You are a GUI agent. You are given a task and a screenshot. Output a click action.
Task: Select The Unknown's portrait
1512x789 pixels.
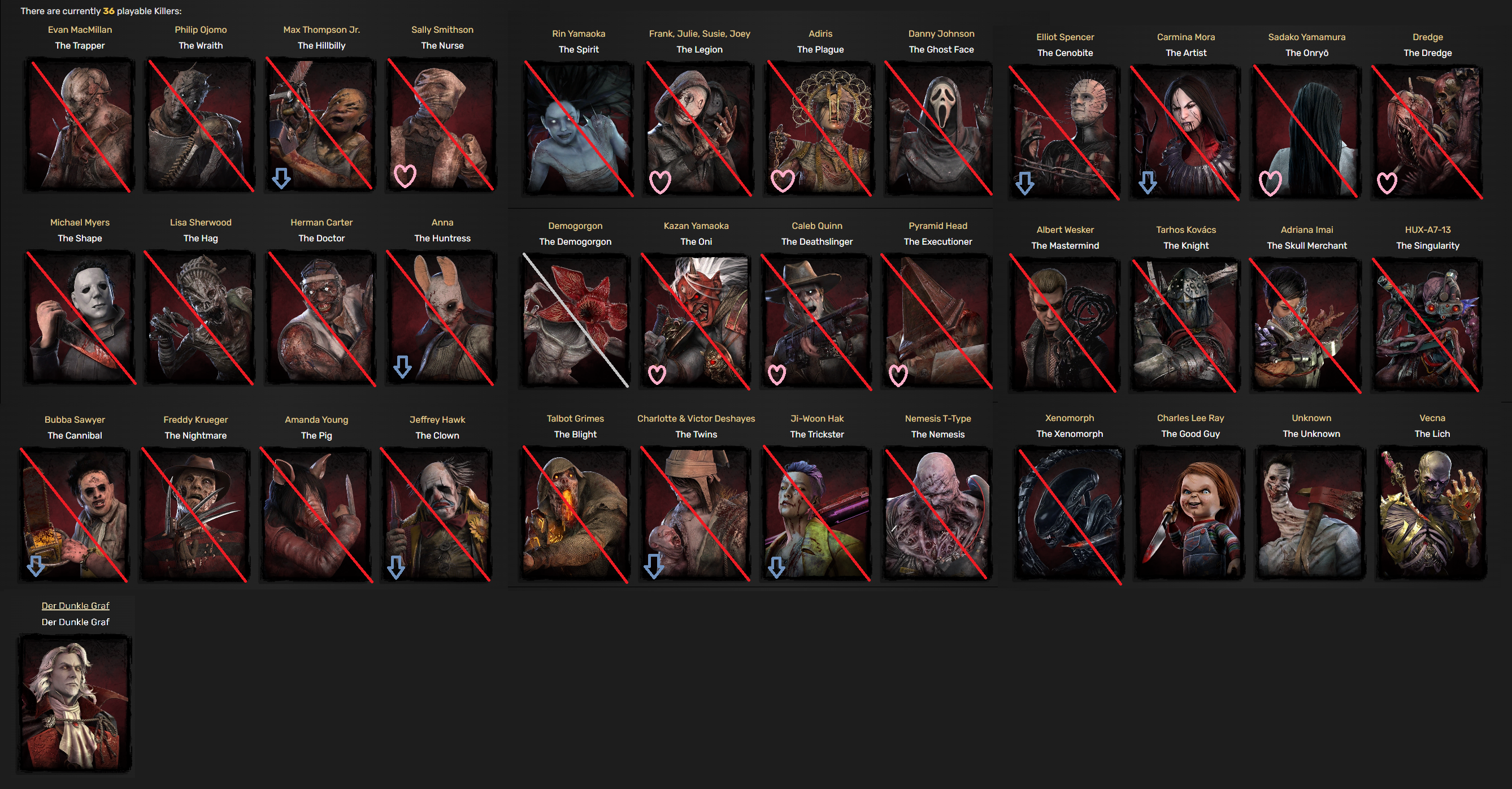point(1310,515)
